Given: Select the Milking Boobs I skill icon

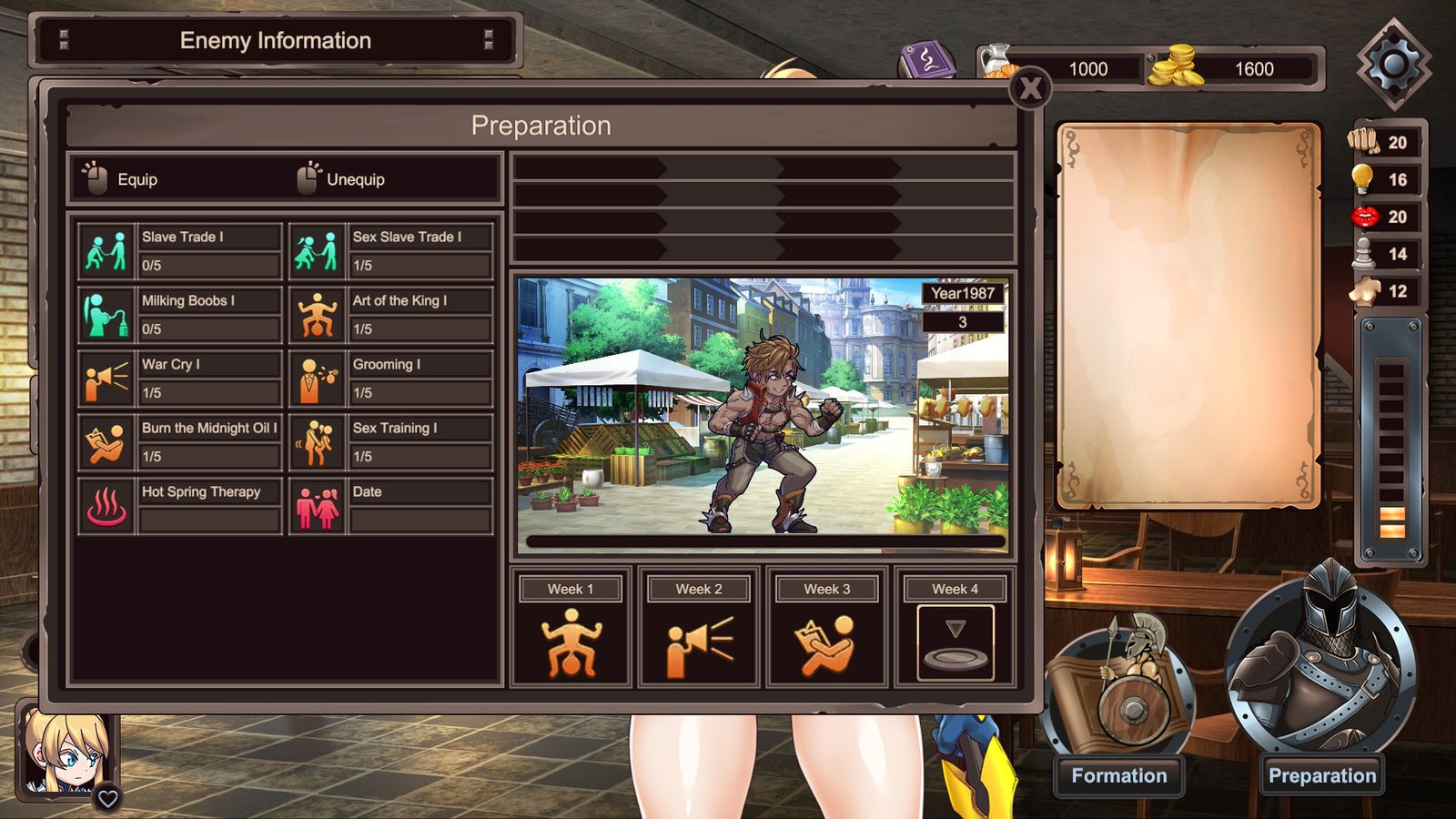Looking at the screenshot, I should (x=106, y=314).
